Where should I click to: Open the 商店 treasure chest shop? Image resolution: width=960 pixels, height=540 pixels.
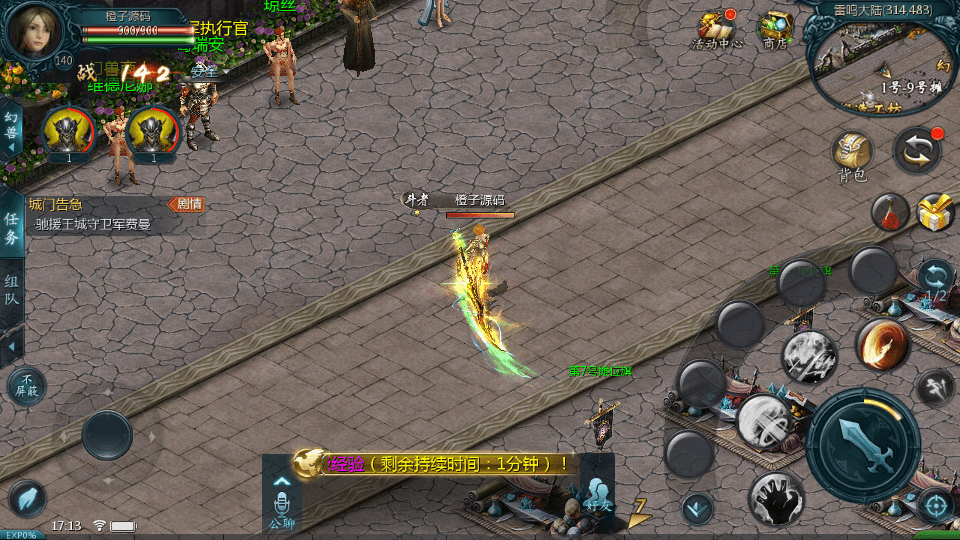coord(775,30)
